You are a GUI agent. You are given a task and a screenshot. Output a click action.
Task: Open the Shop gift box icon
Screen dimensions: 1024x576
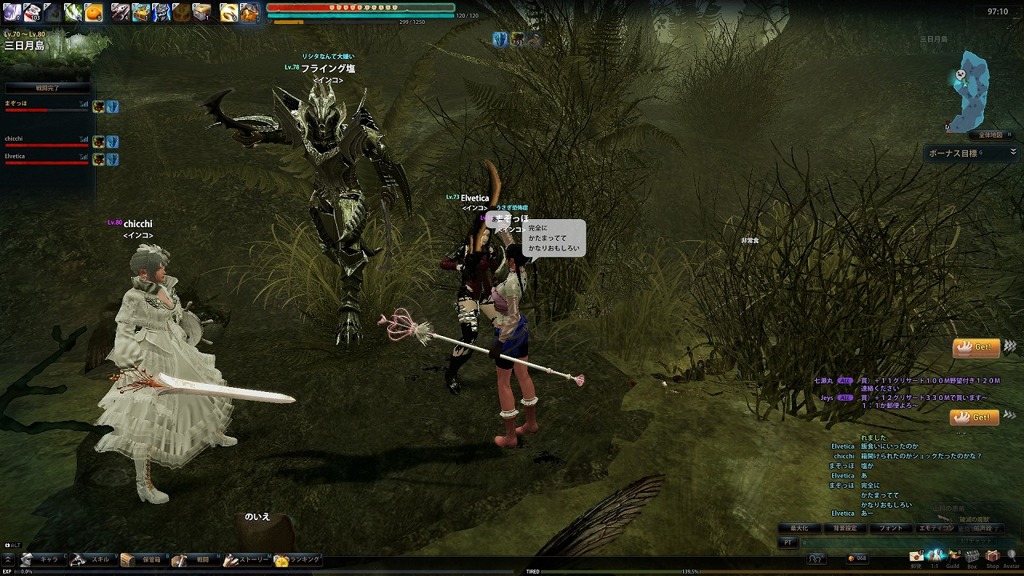click(x=992, y=557)
